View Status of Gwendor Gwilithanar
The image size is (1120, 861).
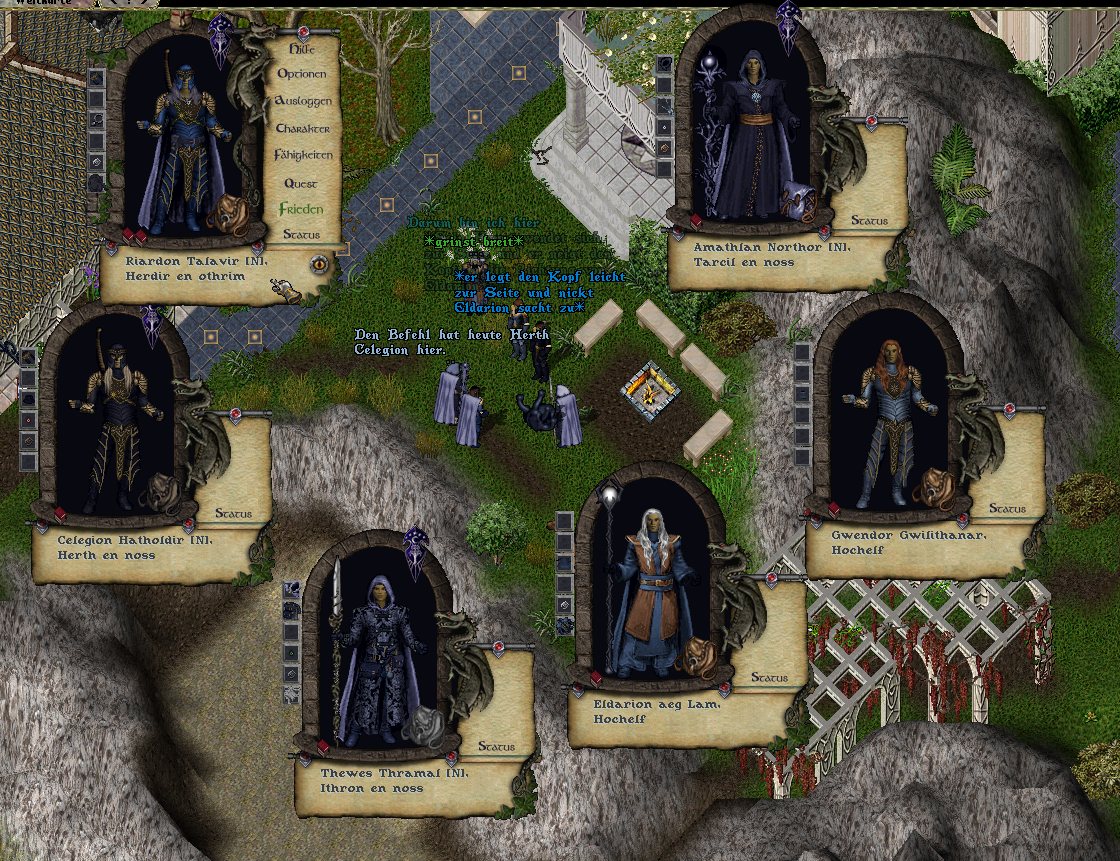(1007, 509)
